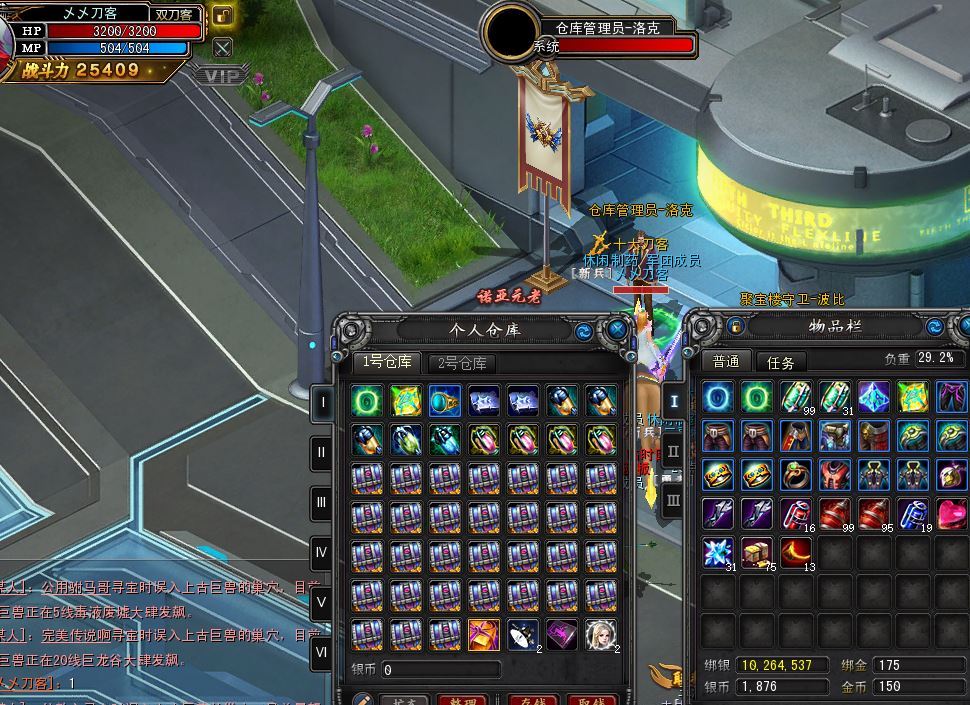Choose the blue gem ring in the warehouse
The height and width of the screenshot is (705, 970).
pos(445,400)
